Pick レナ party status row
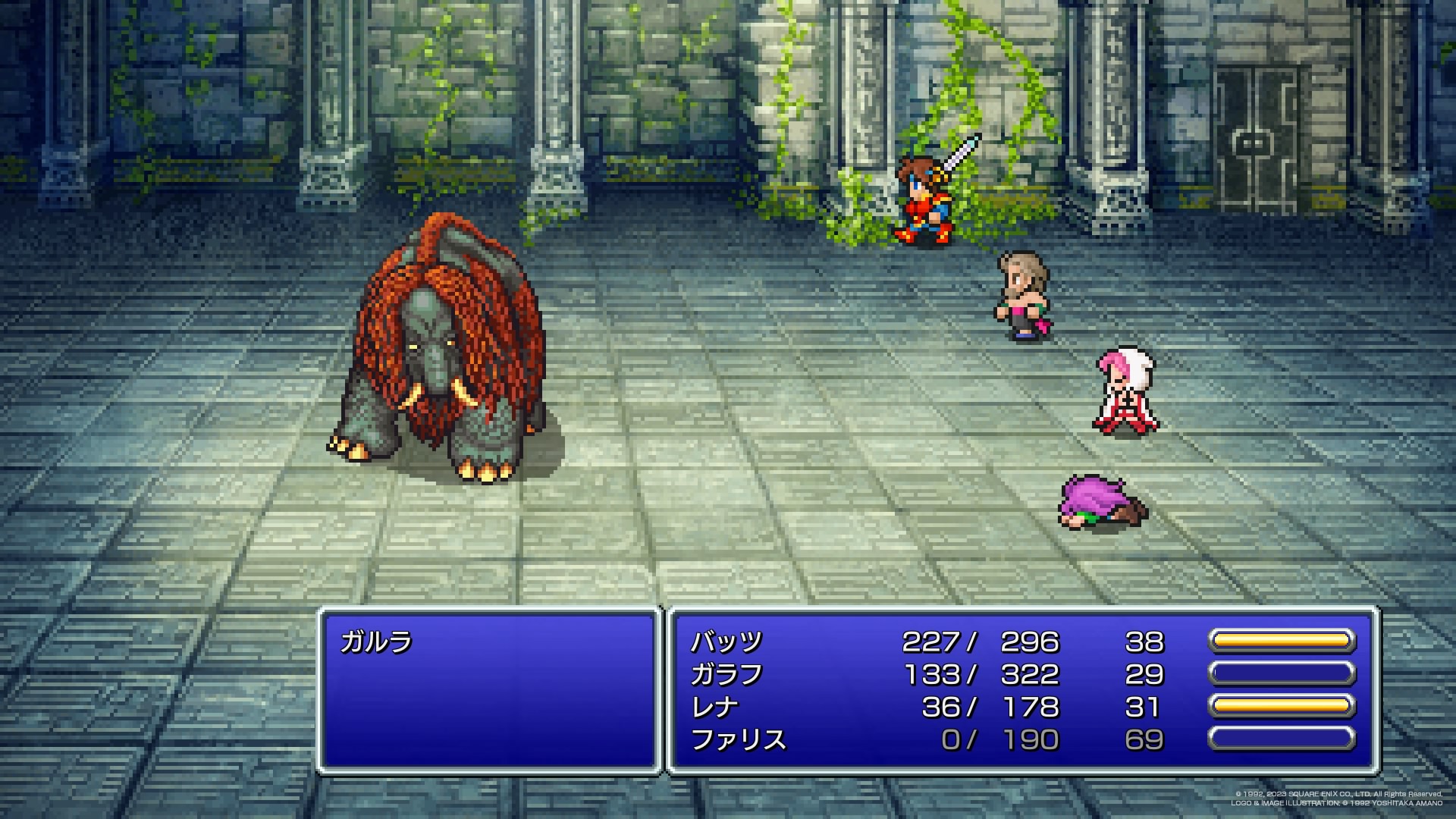The image size is (1456, 819). tap(714, 708)
